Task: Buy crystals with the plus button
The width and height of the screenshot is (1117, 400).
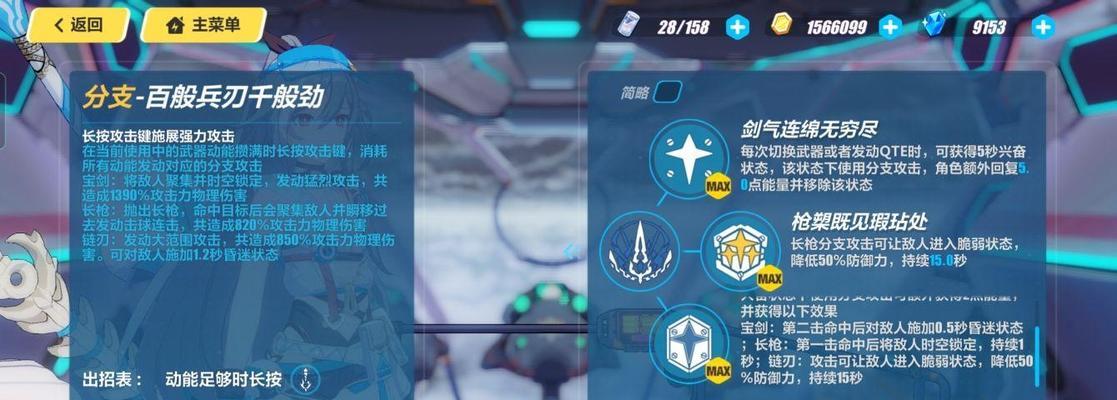Action: pyautogui.click(x=1043, y=27)
